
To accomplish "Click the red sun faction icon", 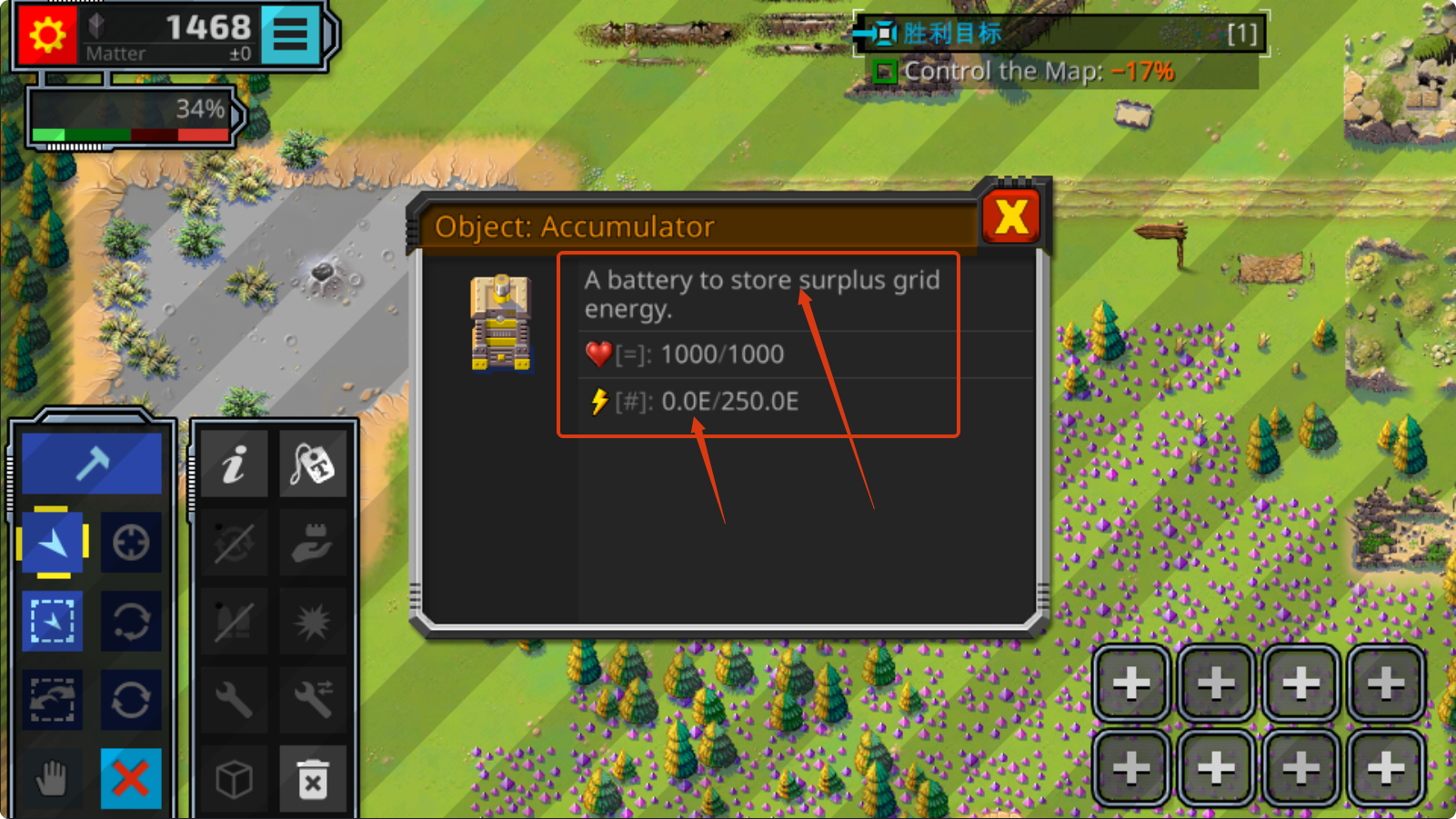I will pyautogui.click(x=46, y=35).
